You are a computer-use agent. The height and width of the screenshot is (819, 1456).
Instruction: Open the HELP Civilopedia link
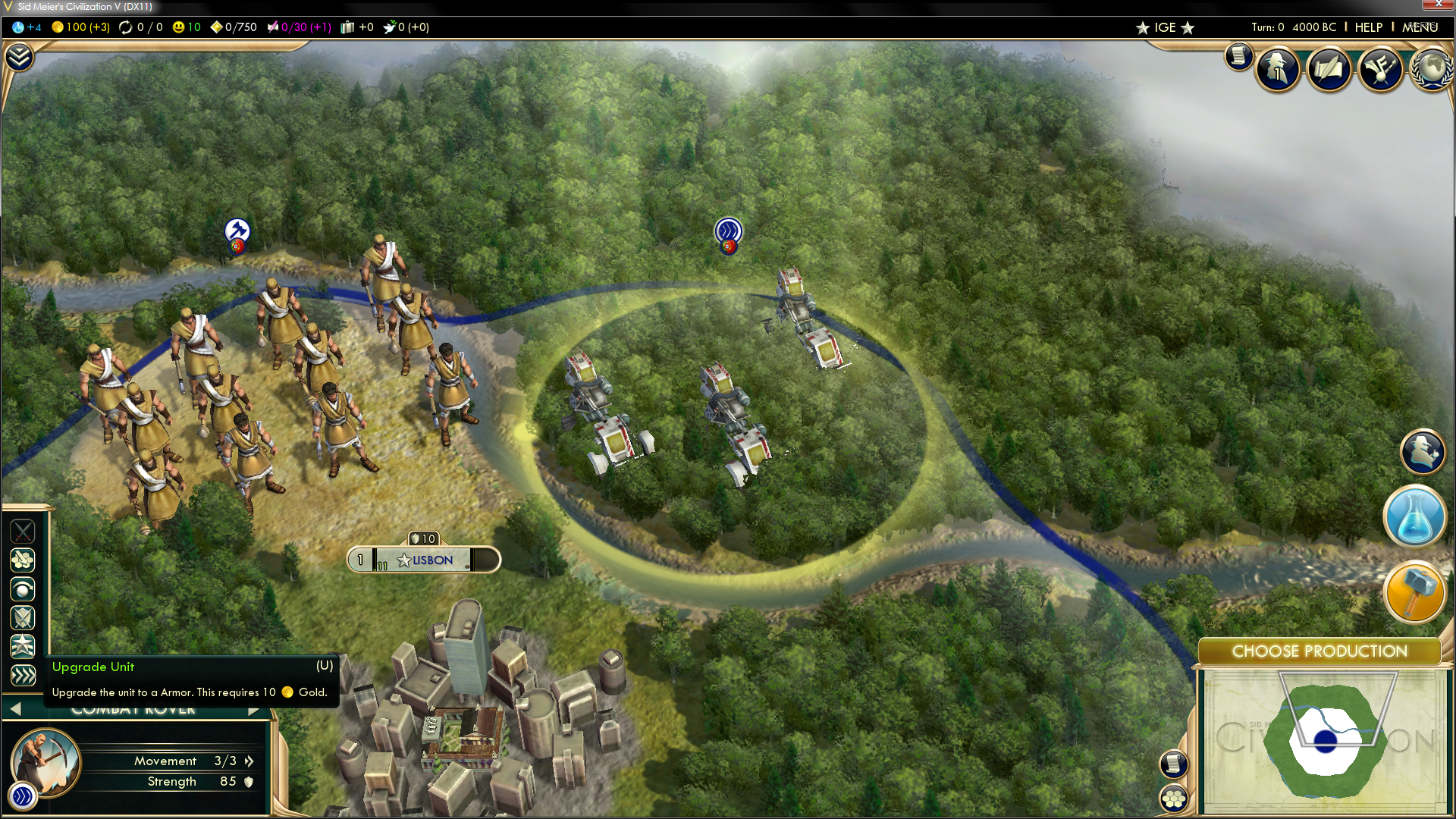tap(1368, 27)
